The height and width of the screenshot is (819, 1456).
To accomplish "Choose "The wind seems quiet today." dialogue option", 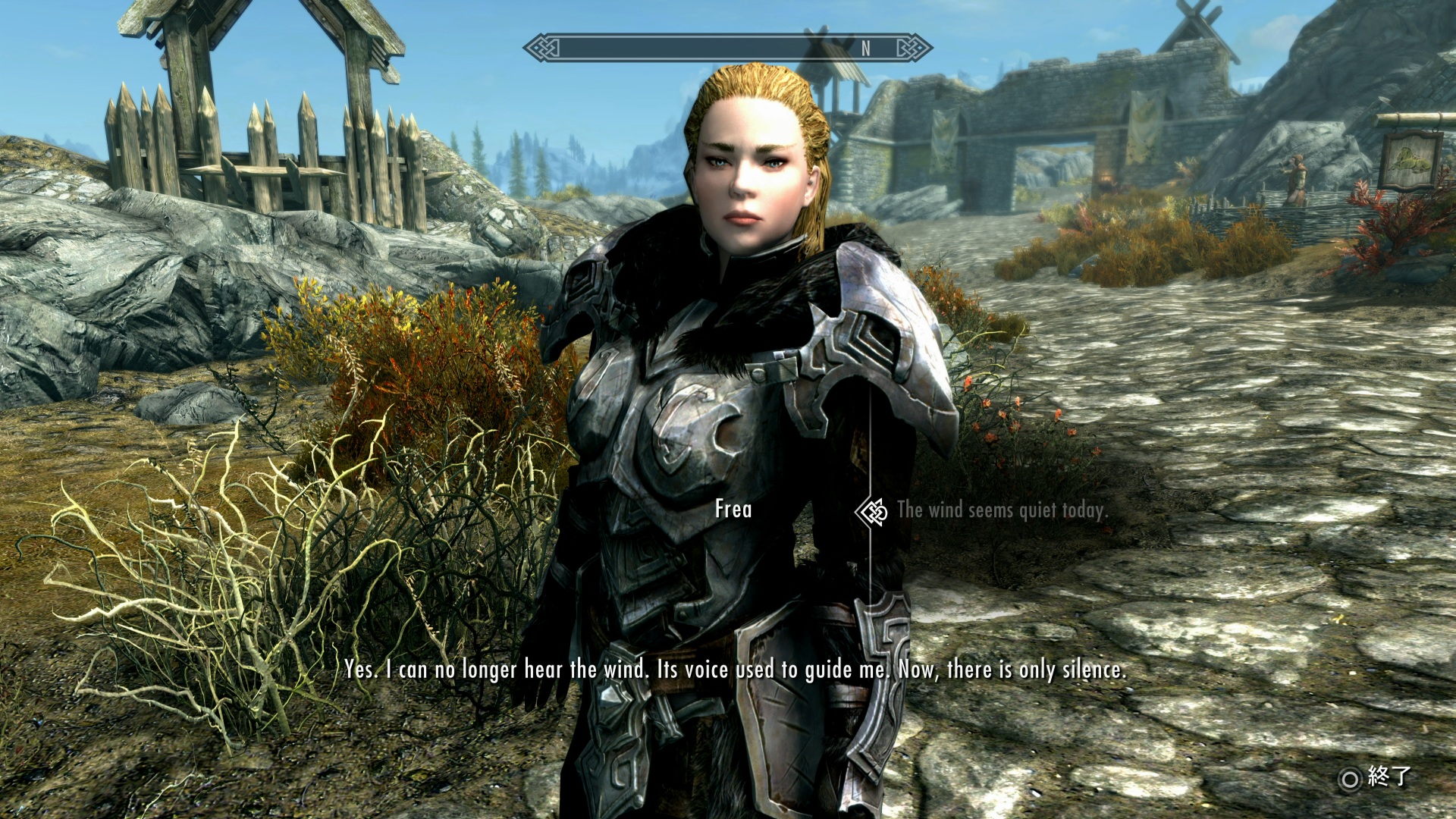I will pyautogui.click(x=1001, y=510).
